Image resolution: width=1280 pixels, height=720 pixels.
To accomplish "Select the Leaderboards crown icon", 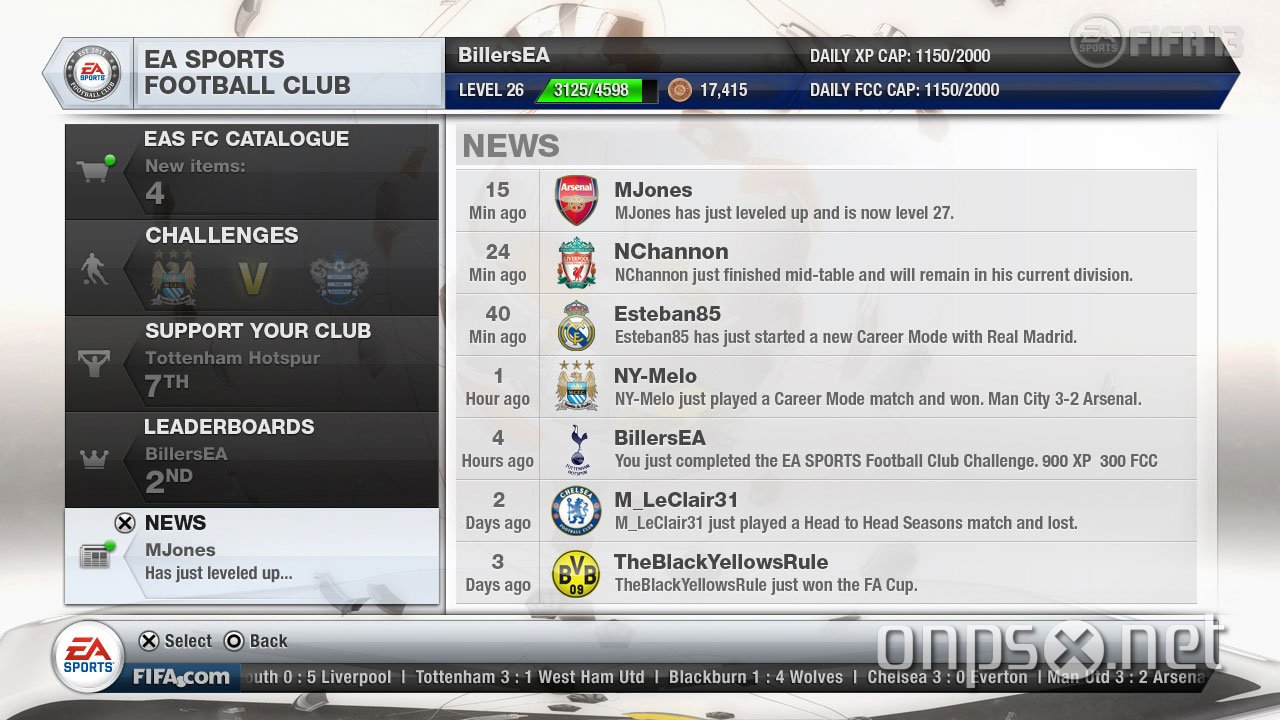I will (x=94, y=459).
